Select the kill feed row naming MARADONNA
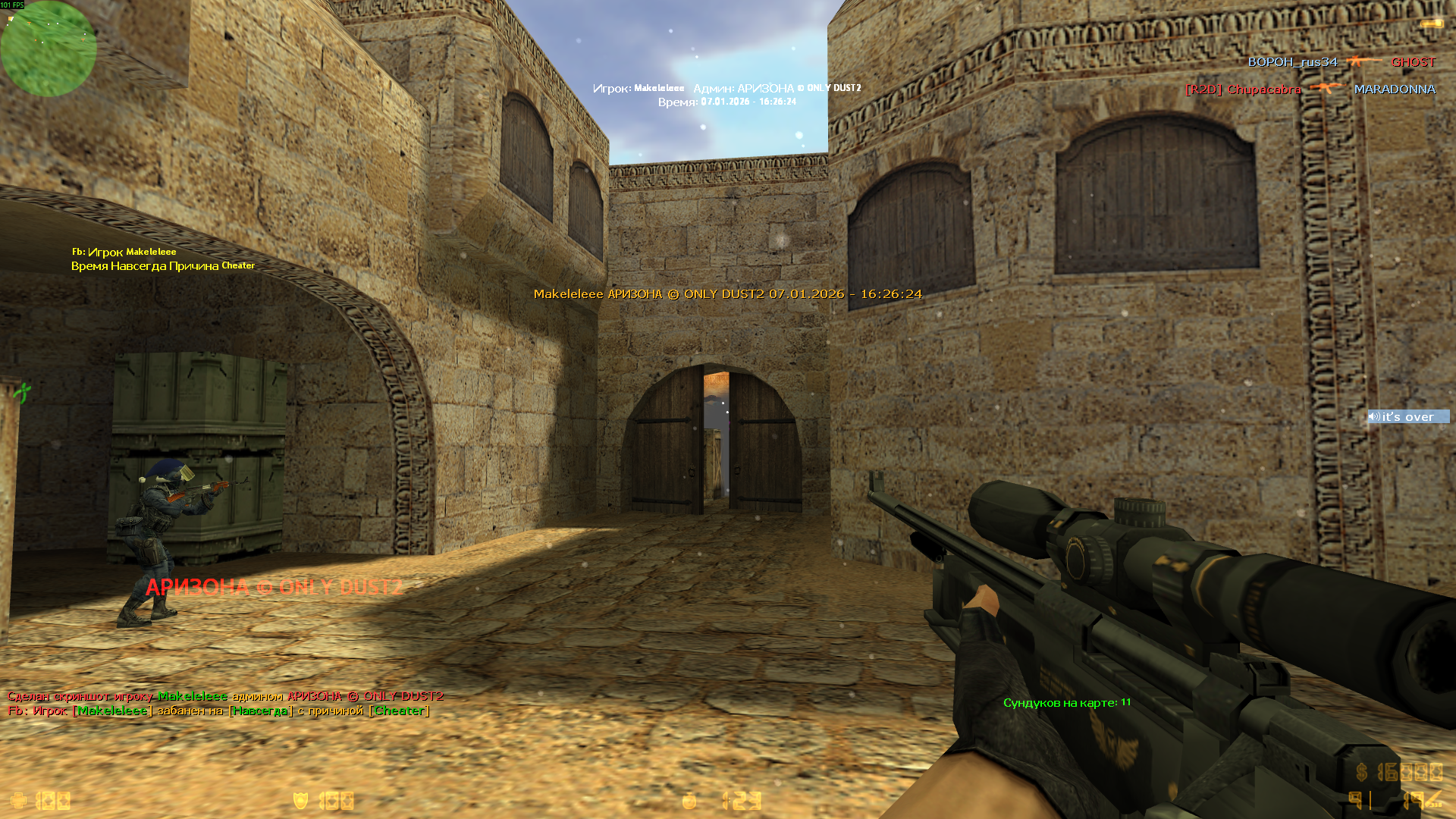 (x=1310, y=89)
